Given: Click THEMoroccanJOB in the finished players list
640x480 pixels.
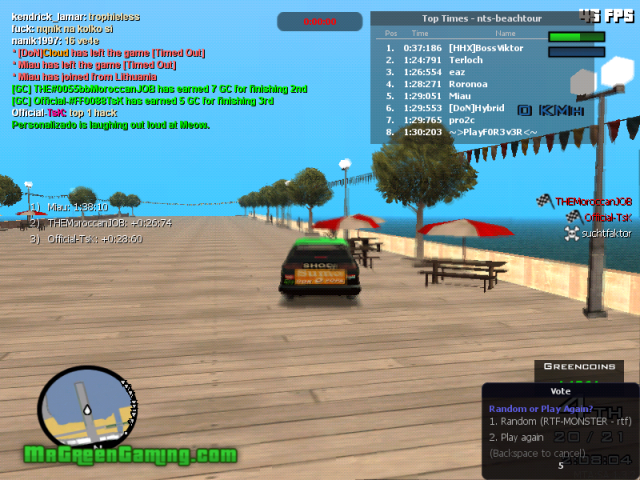Looking at the screenshot, I should coord(593,201).
